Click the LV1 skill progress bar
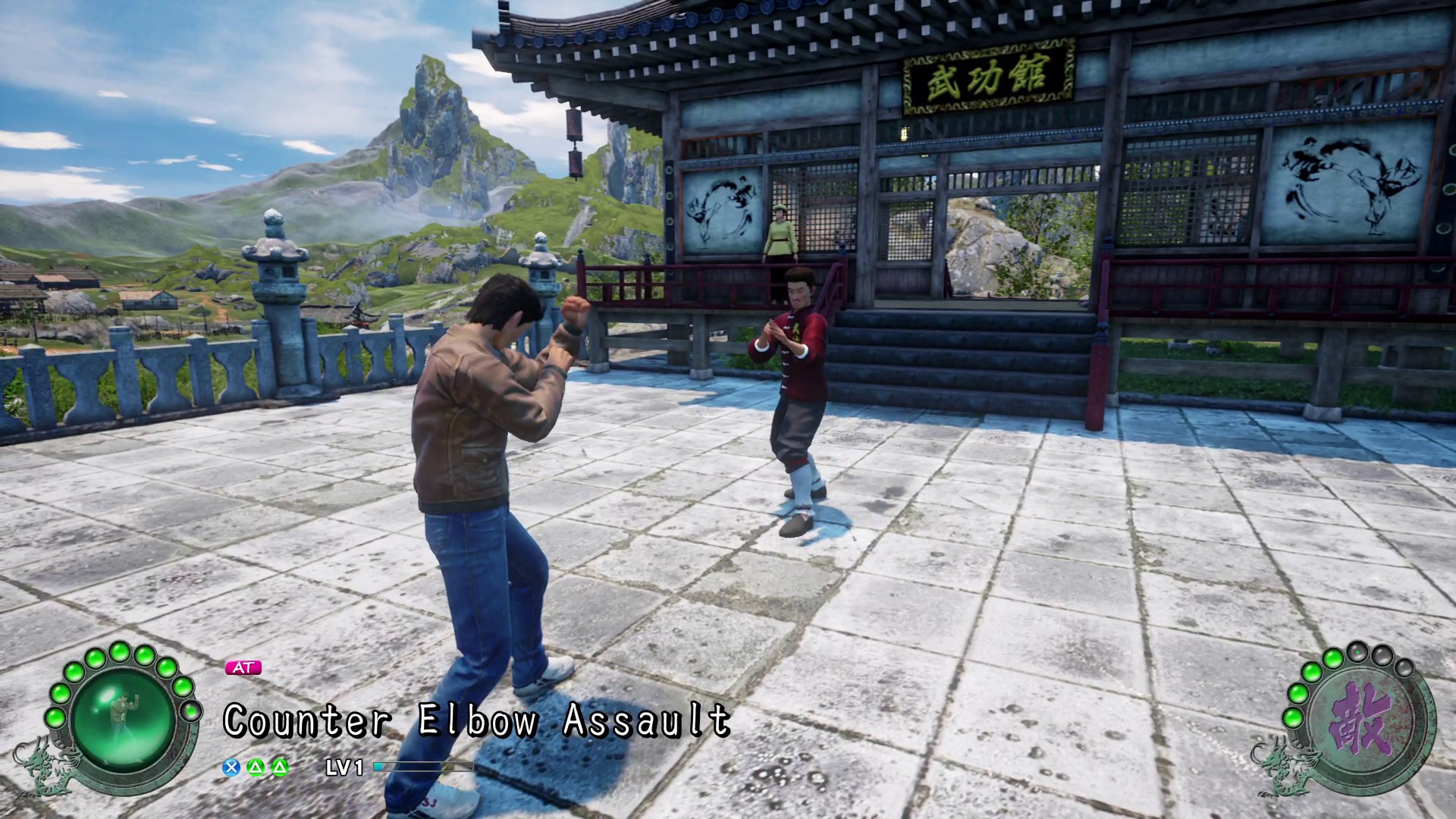The height and width of the screenshot is (819, 1456). coord(425,767)
